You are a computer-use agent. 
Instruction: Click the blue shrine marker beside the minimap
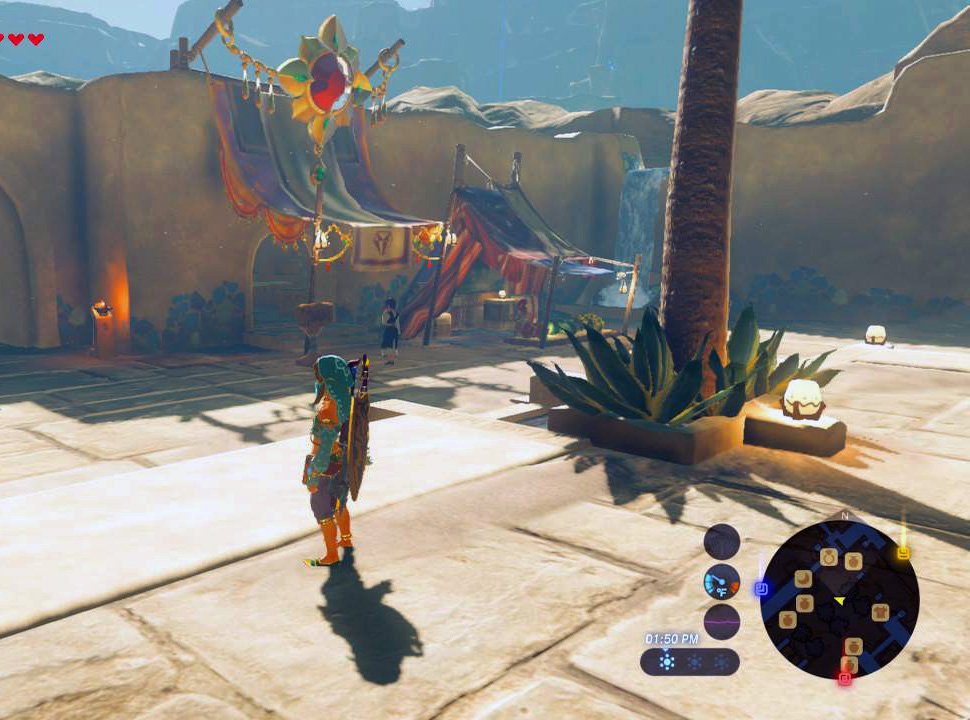(x=761, y=589)
